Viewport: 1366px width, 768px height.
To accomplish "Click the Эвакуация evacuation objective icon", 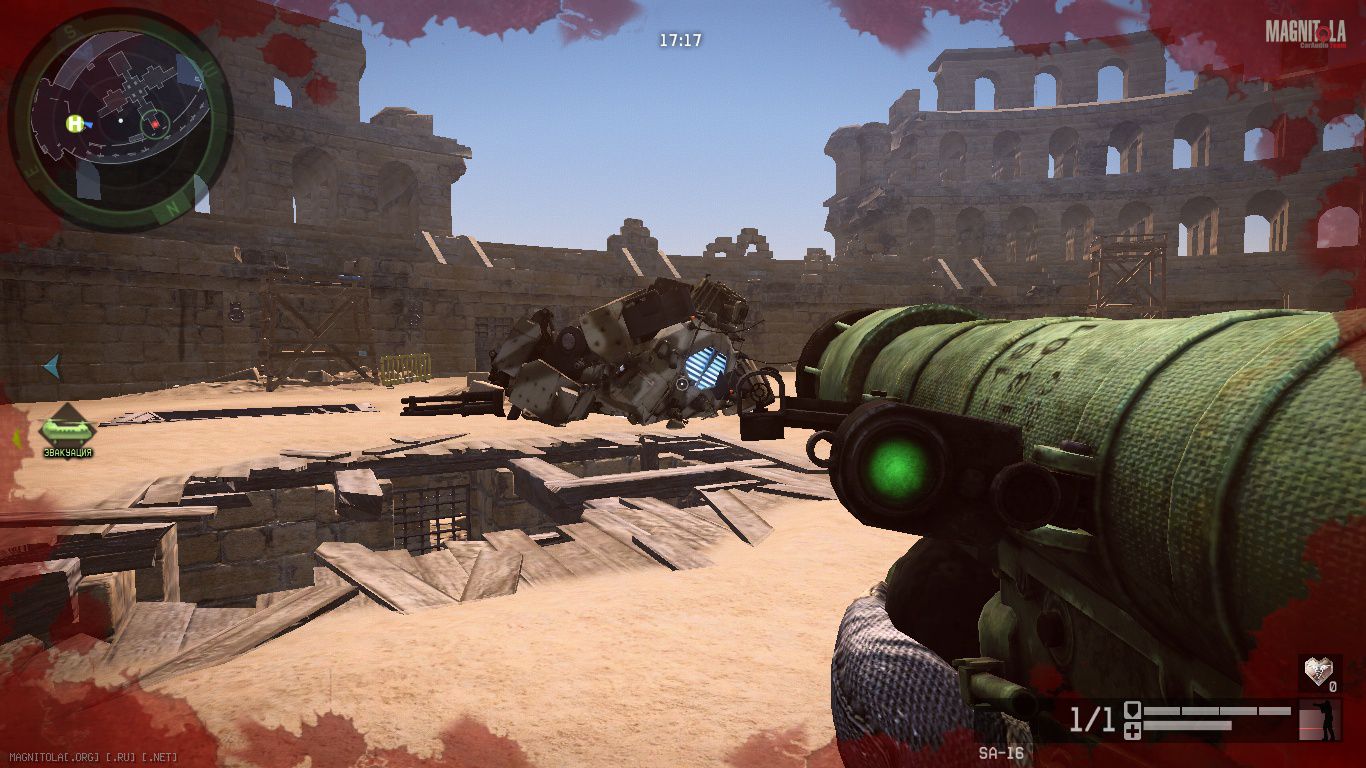I will point(67,430).
